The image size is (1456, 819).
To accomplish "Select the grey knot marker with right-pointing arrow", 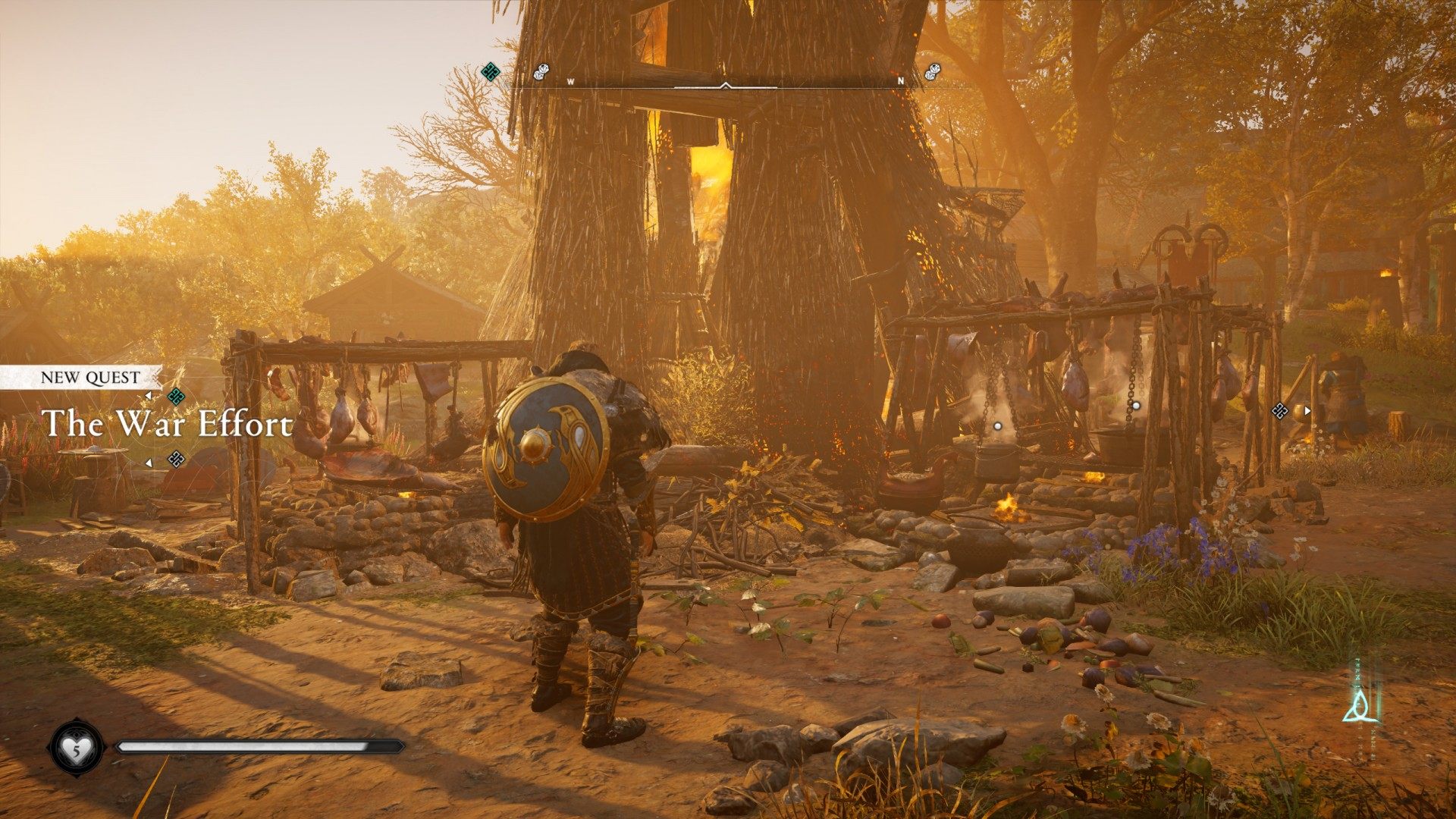I will (1280, 411).
